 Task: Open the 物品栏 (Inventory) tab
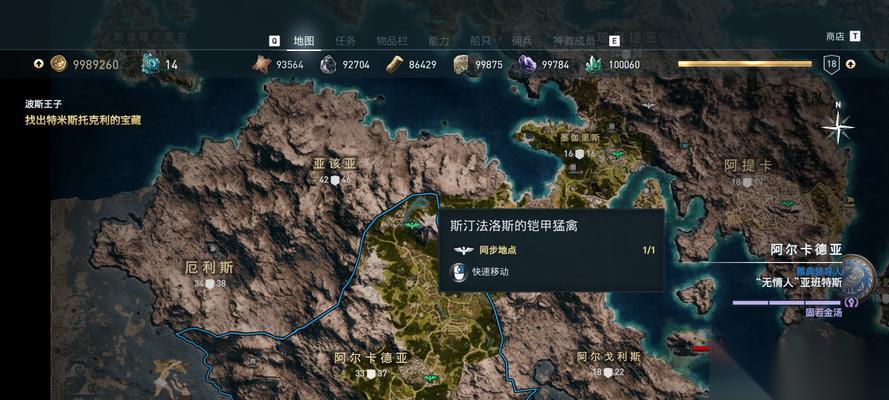point(391,41)
